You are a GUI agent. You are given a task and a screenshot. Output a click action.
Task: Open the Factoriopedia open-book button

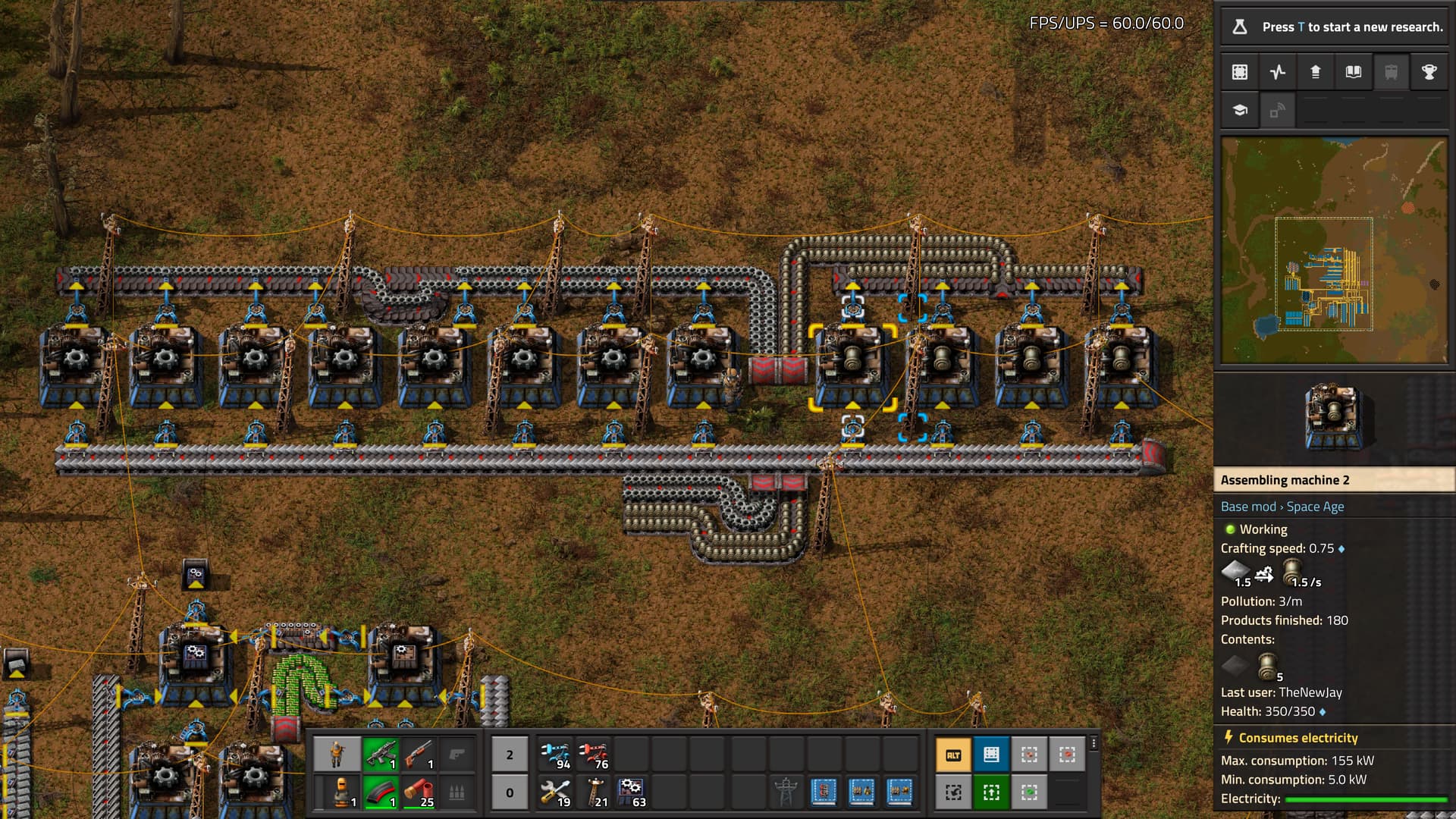(1354, 72)
